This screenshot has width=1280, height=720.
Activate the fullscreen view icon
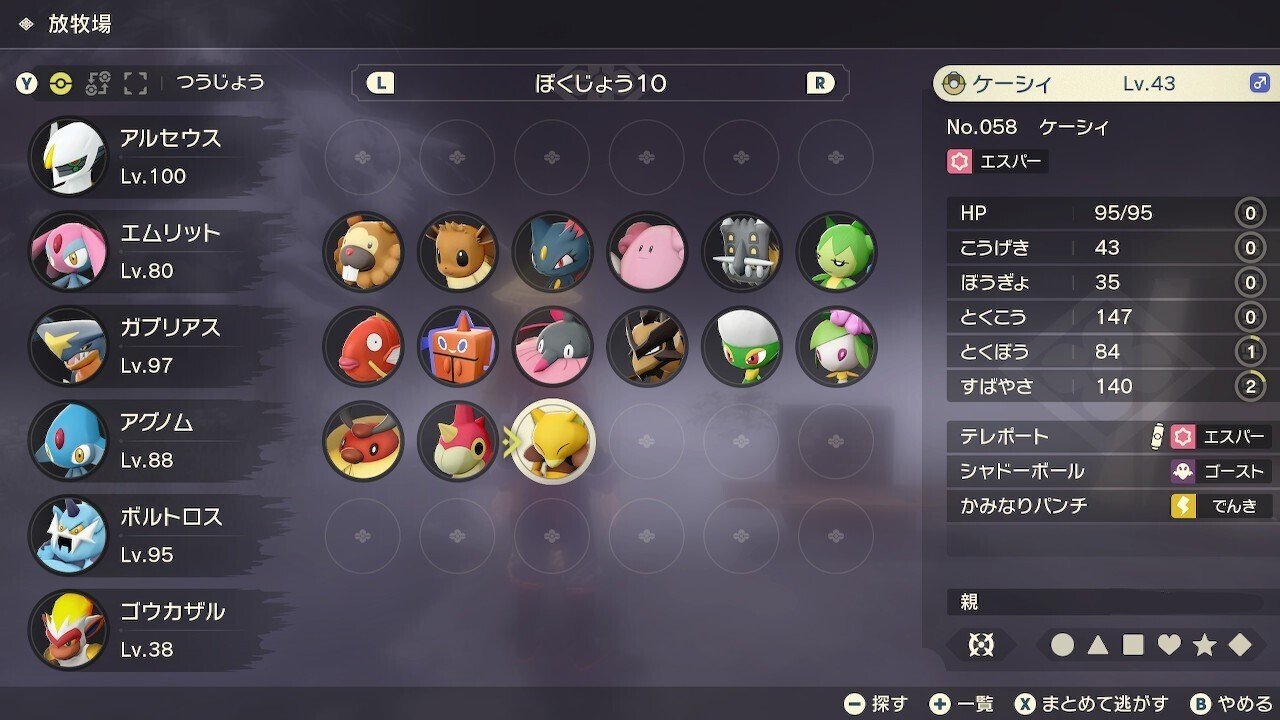(136, 84)
